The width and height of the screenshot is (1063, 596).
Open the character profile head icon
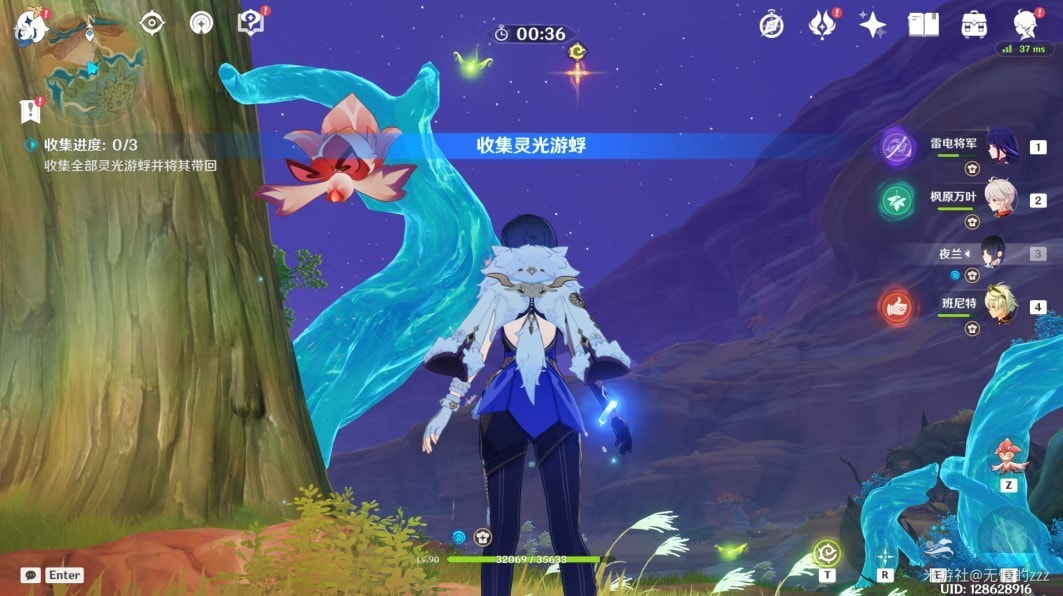click(x=1026, y=25)
